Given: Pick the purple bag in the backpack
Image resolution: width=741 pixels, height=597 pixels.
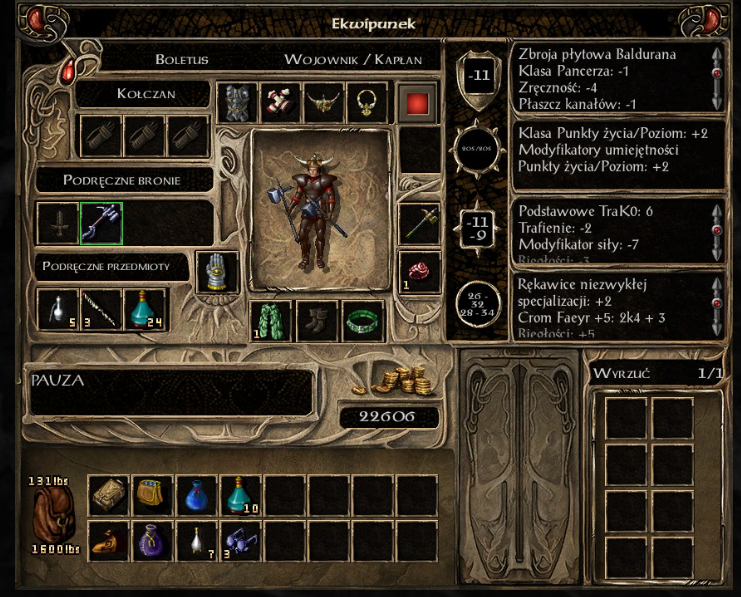Looking at the screenshot, I should (x=152, y=540).
